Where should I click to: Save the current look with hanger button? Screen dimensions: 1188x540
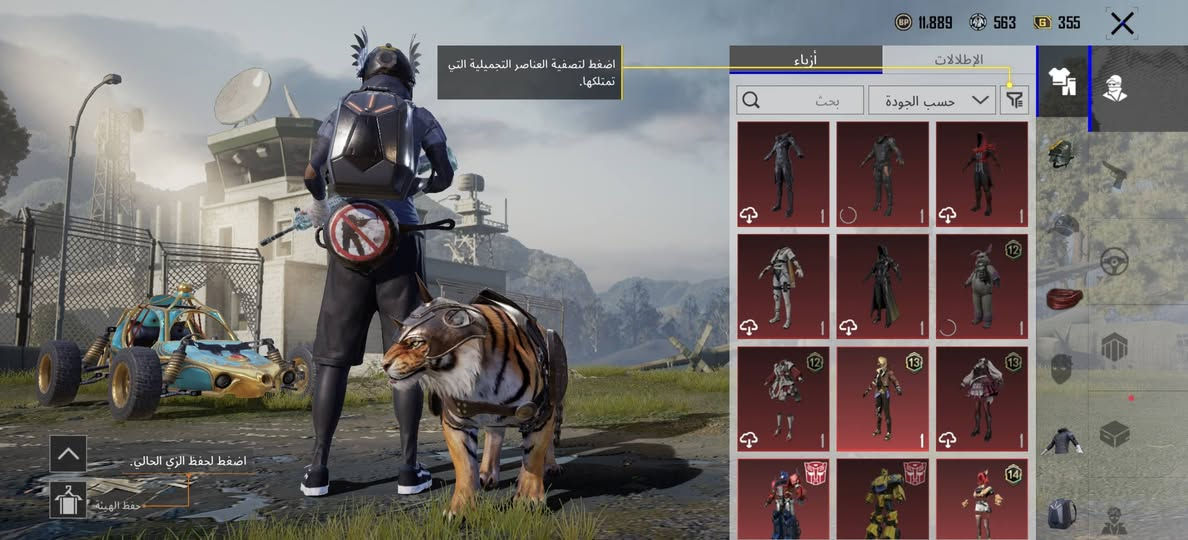[x=68, y=500]
